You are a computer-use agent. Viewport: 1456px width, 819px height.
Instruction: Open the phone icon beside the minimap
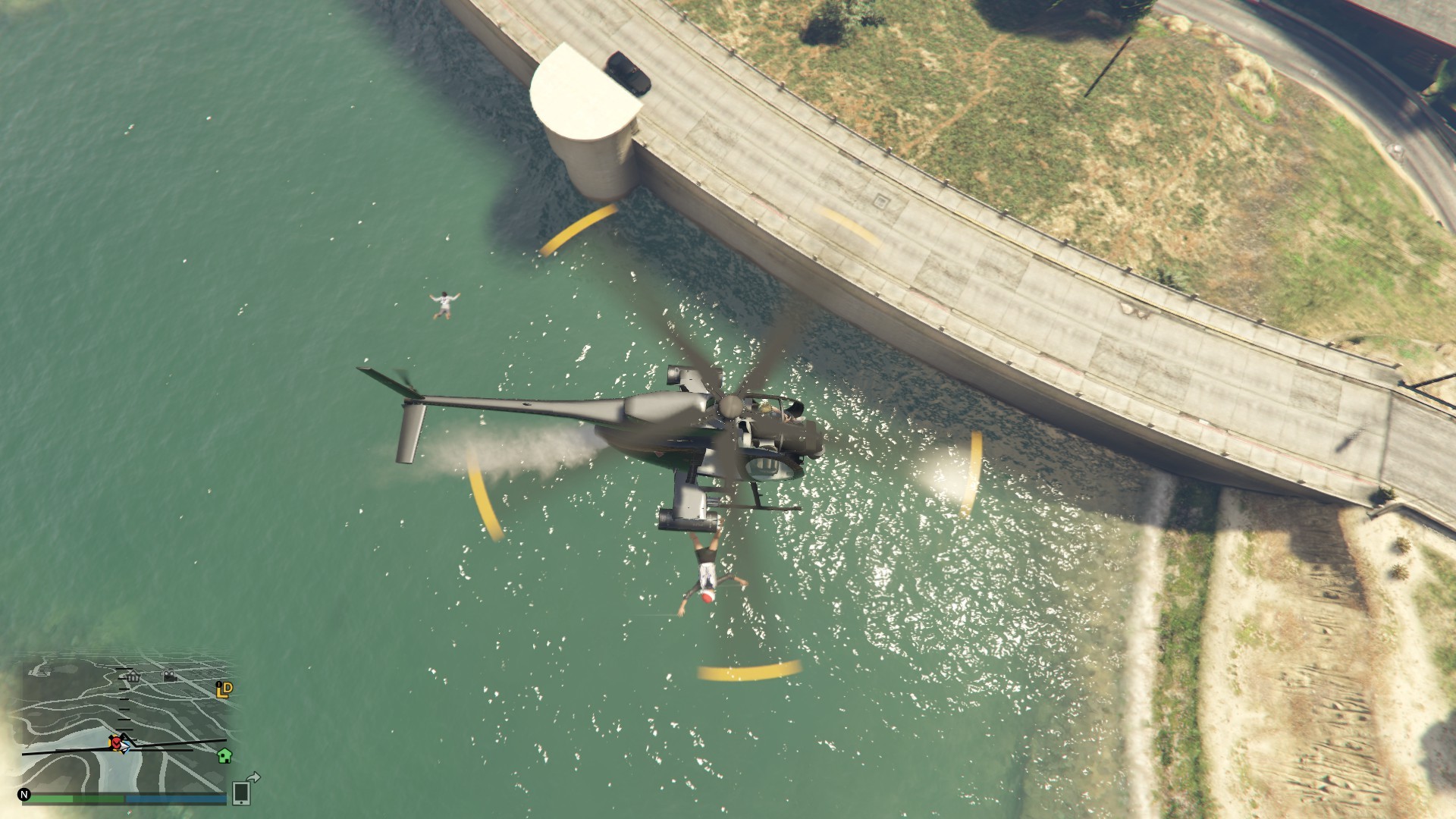241,792
